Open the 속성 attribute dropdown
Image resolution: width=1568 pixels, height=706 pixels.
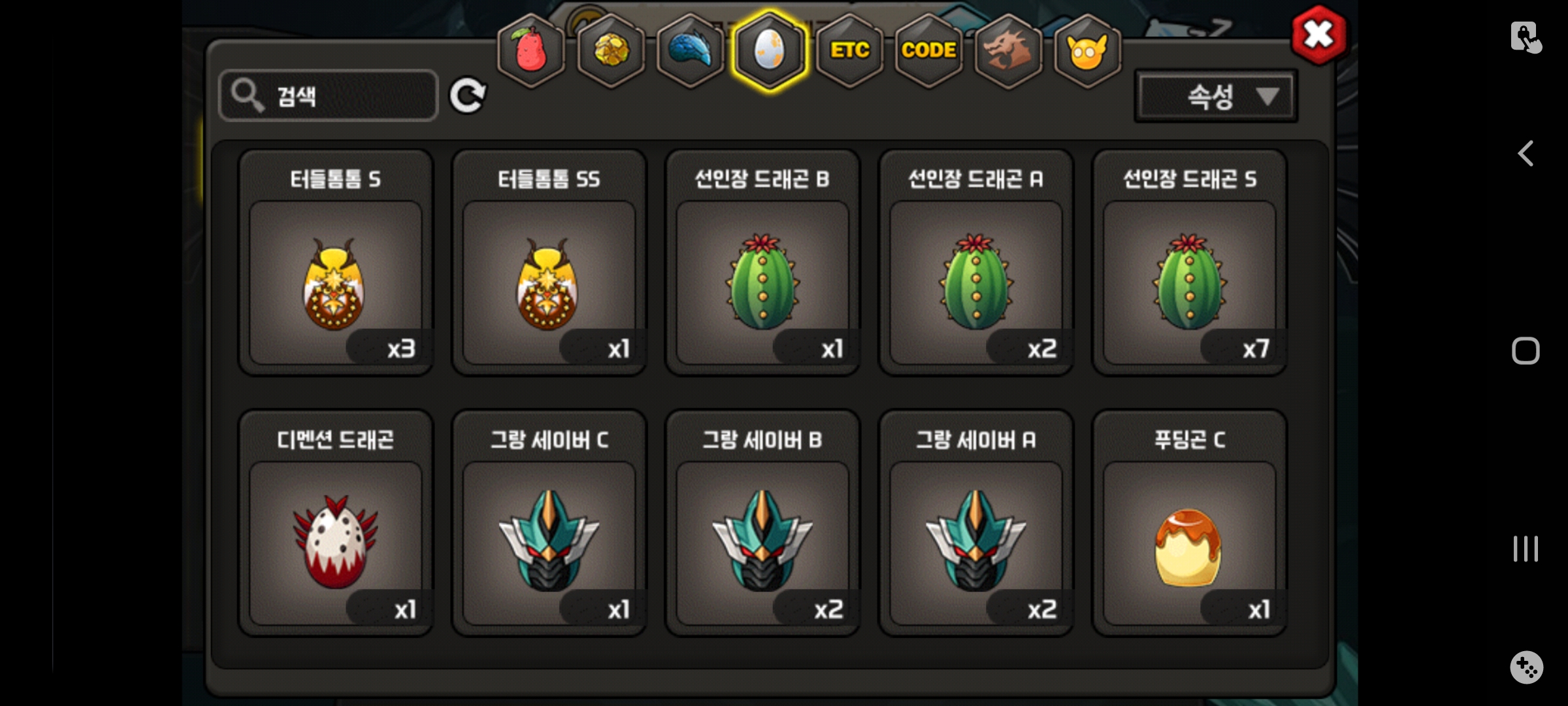(x=1216, y=97)
